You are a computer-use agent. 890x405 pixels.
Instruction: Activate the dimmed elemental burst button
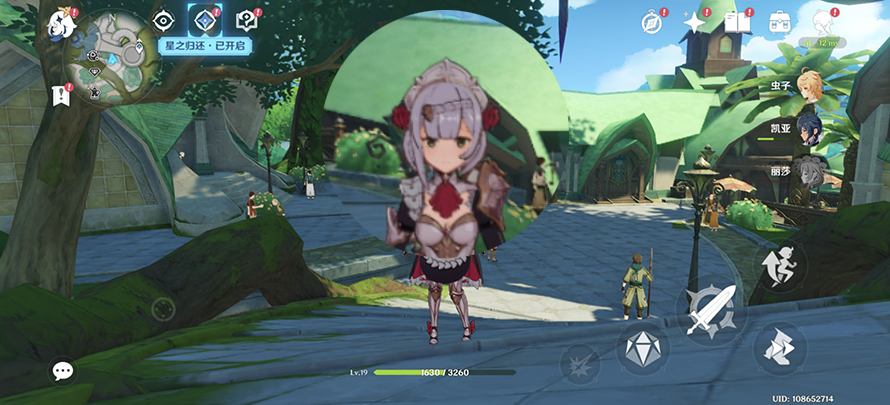click(580, 364)
